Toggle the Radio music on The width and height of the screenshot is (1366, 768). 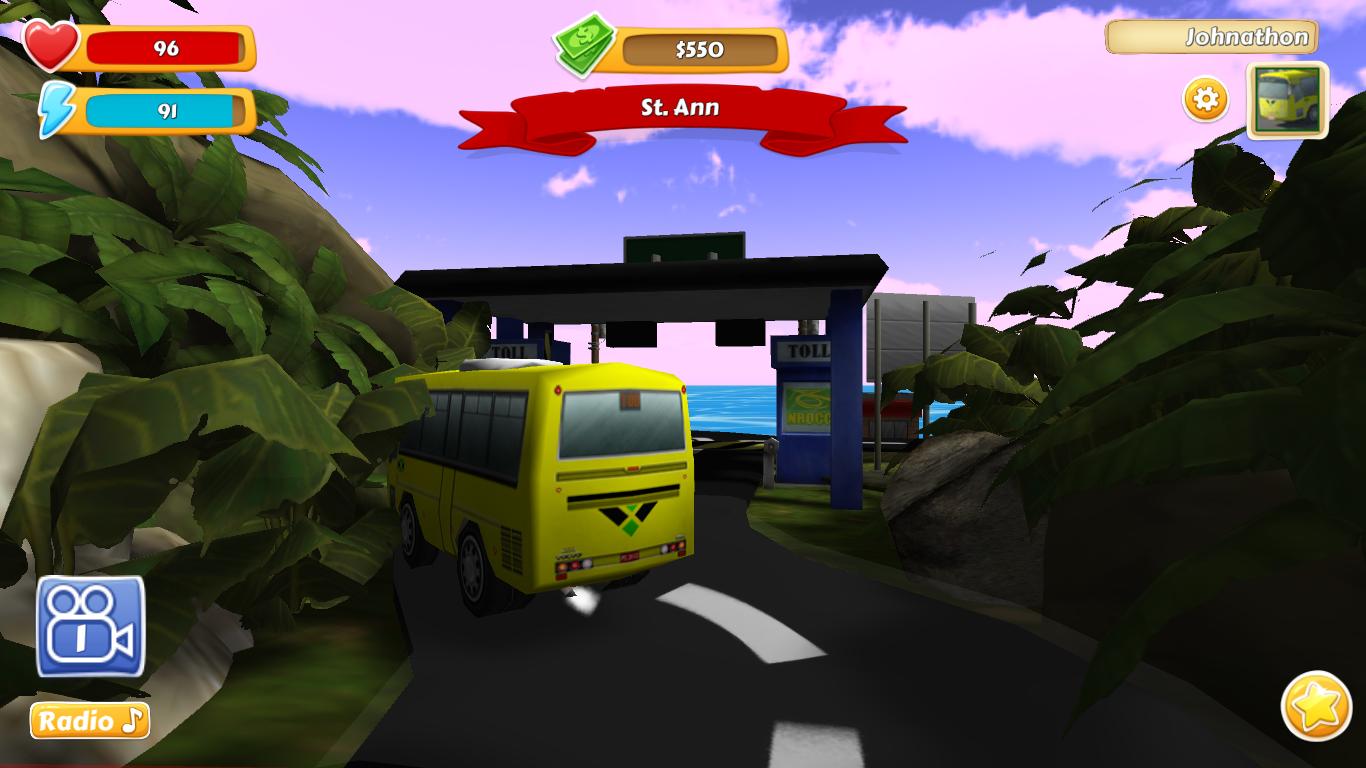point(88,718)
